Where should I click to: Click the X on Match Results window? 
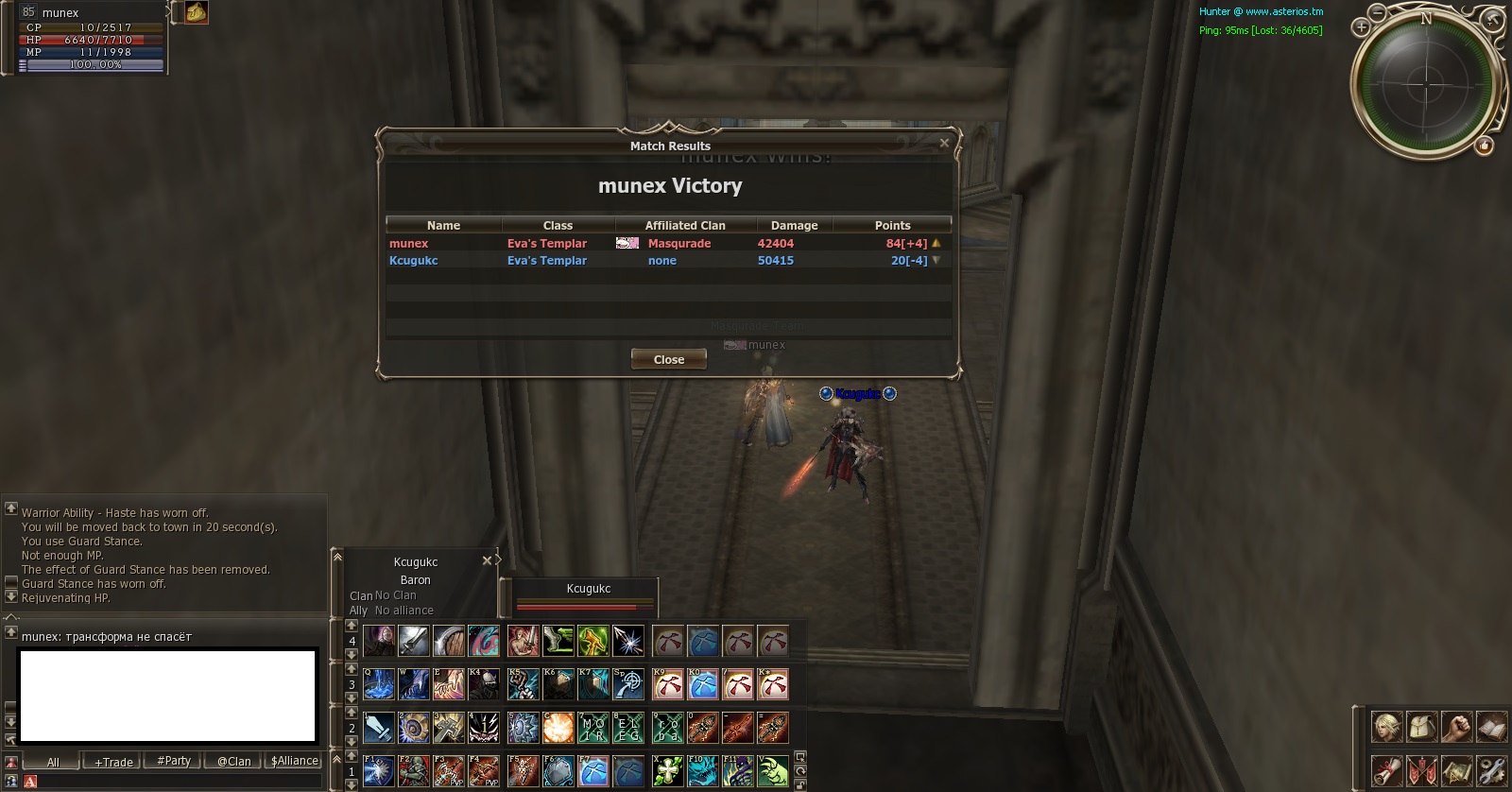click(944, 144)
